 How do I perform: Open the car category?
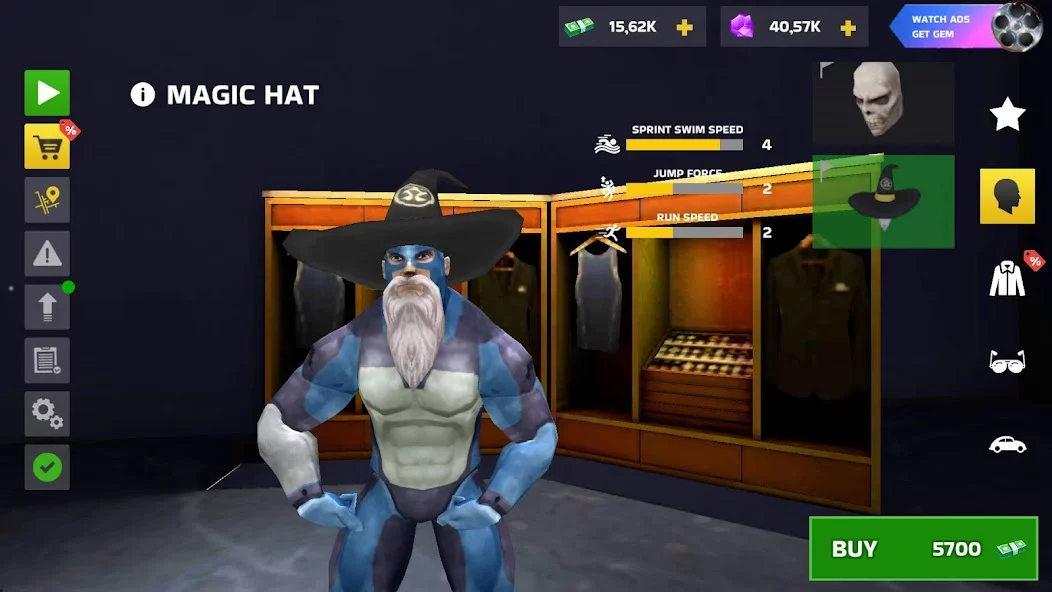point(1007,444)
